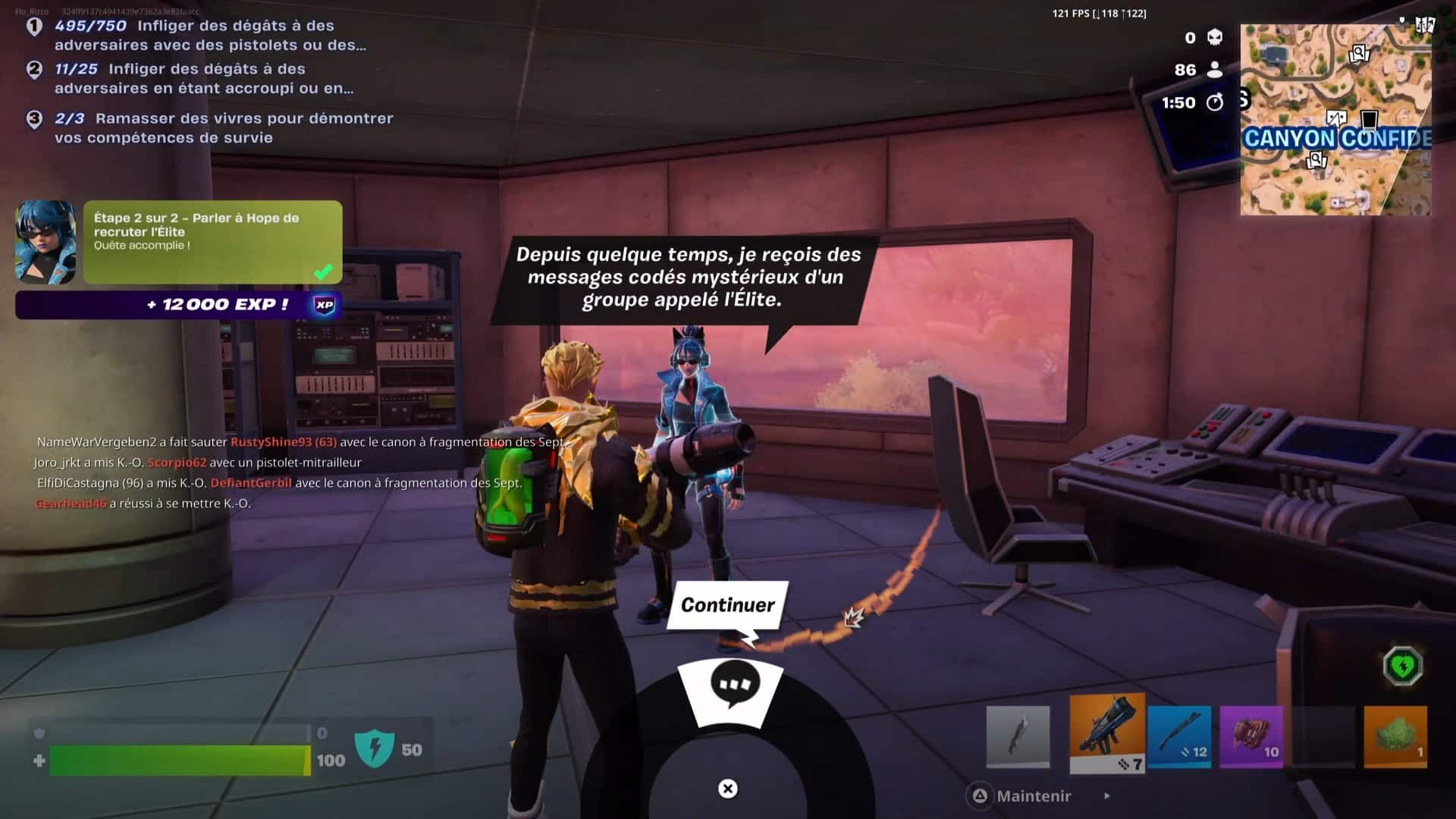The width and height of the screenshot is (1456, 819).
Task: Select the players remaining icon showing 86
Action: point(1216,69)
